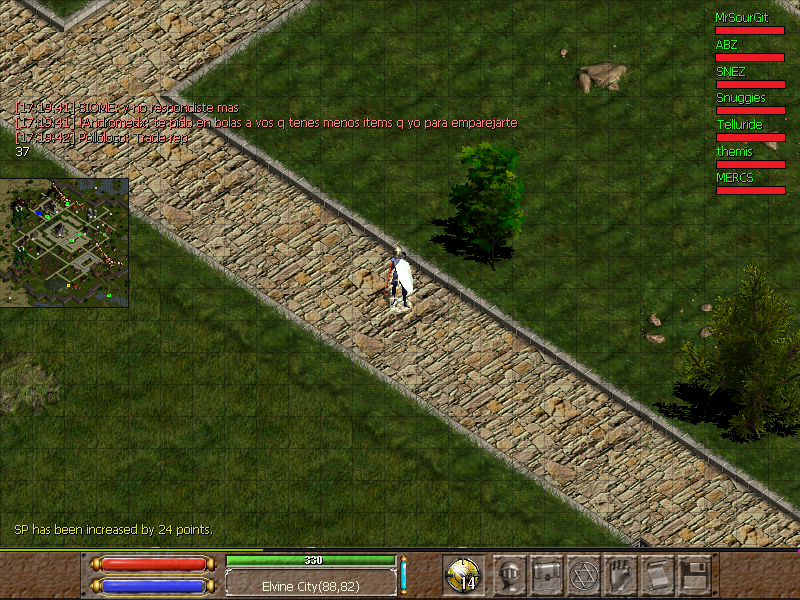800x600 pixels.
Task: Select party member MrSourGit
Action: 742,18
